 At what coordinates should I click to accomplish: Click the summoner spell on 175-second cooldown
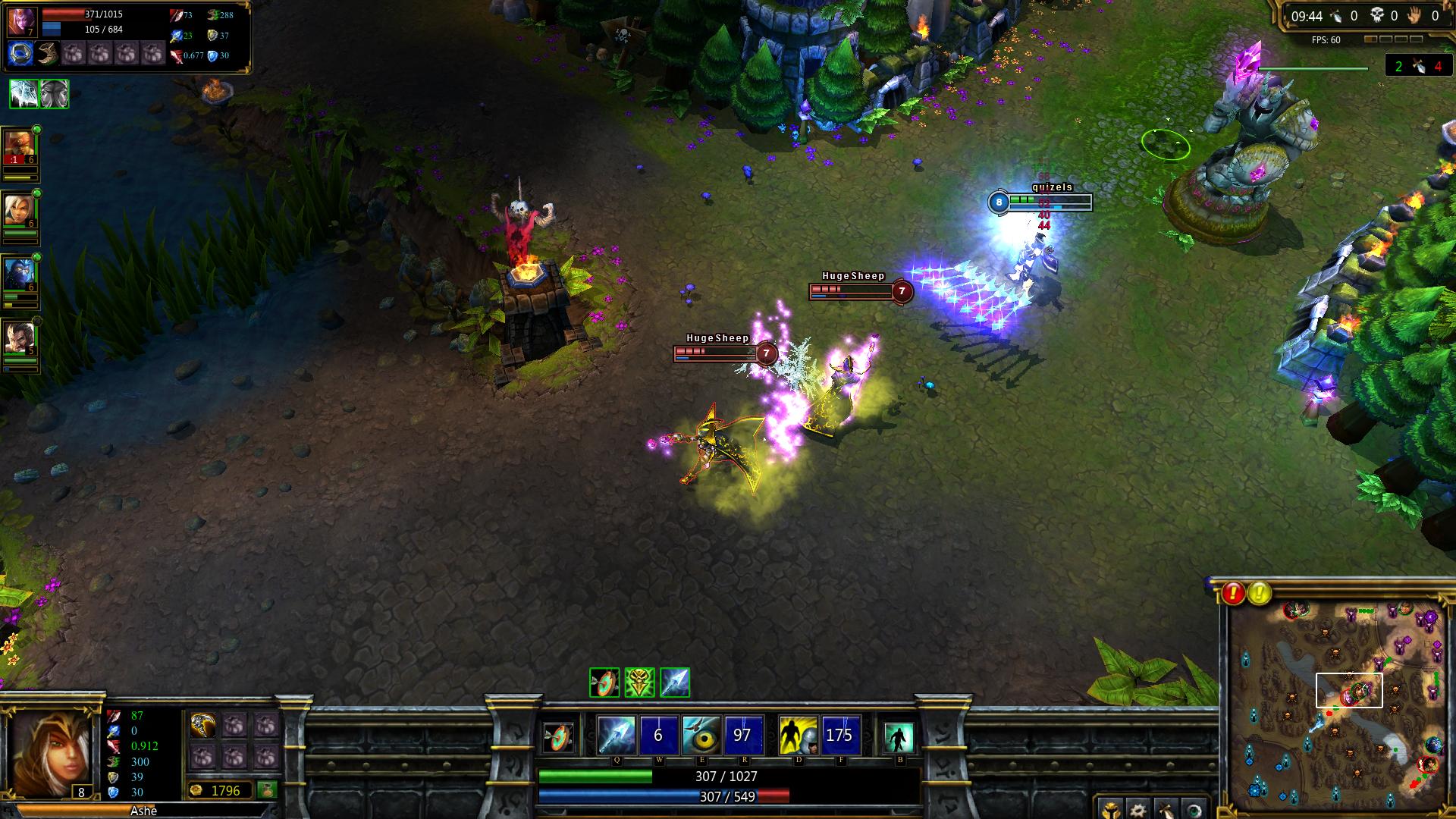click(x=840, y=735)
